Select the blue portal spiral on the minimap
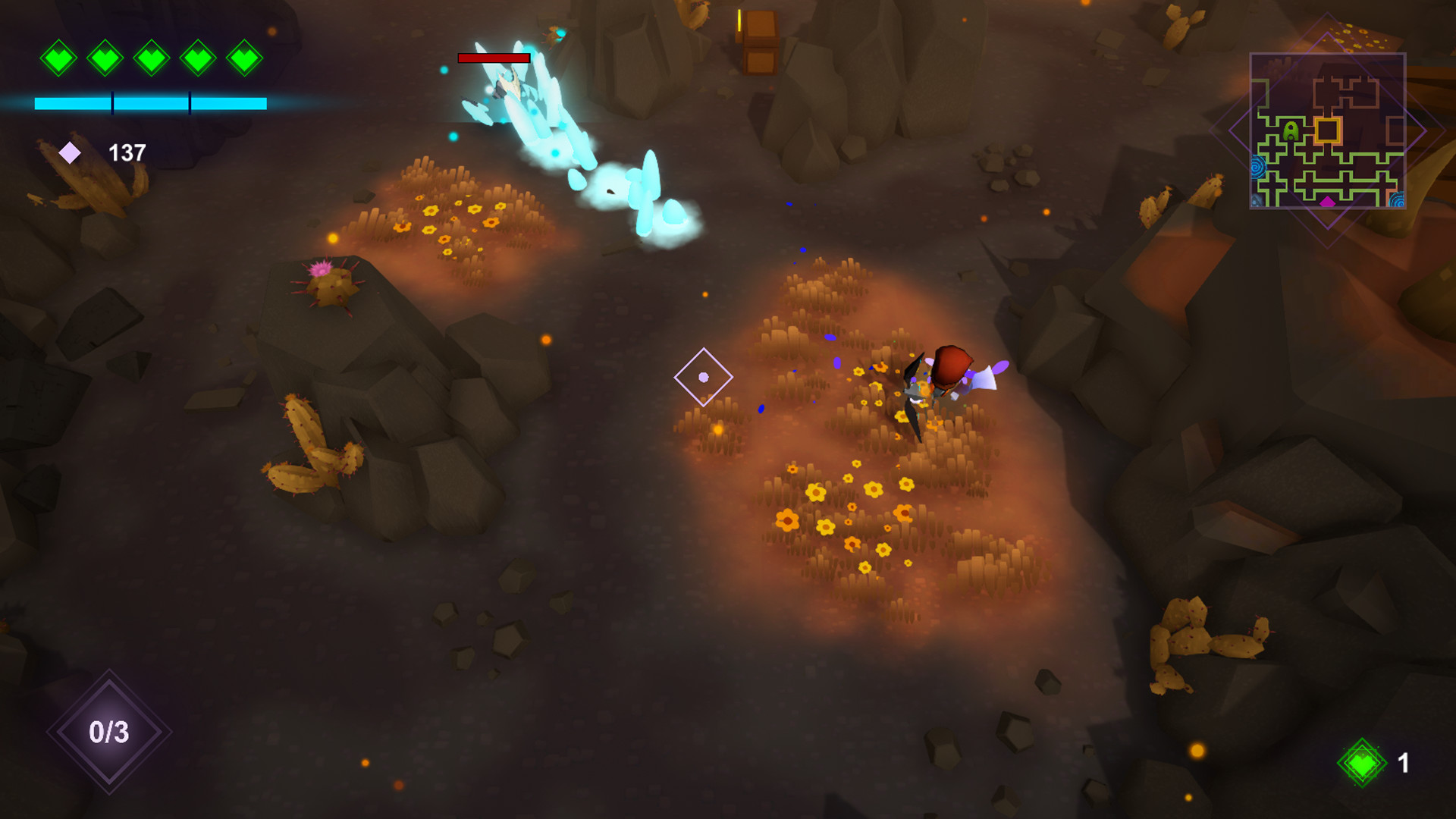 [1257, 166]
